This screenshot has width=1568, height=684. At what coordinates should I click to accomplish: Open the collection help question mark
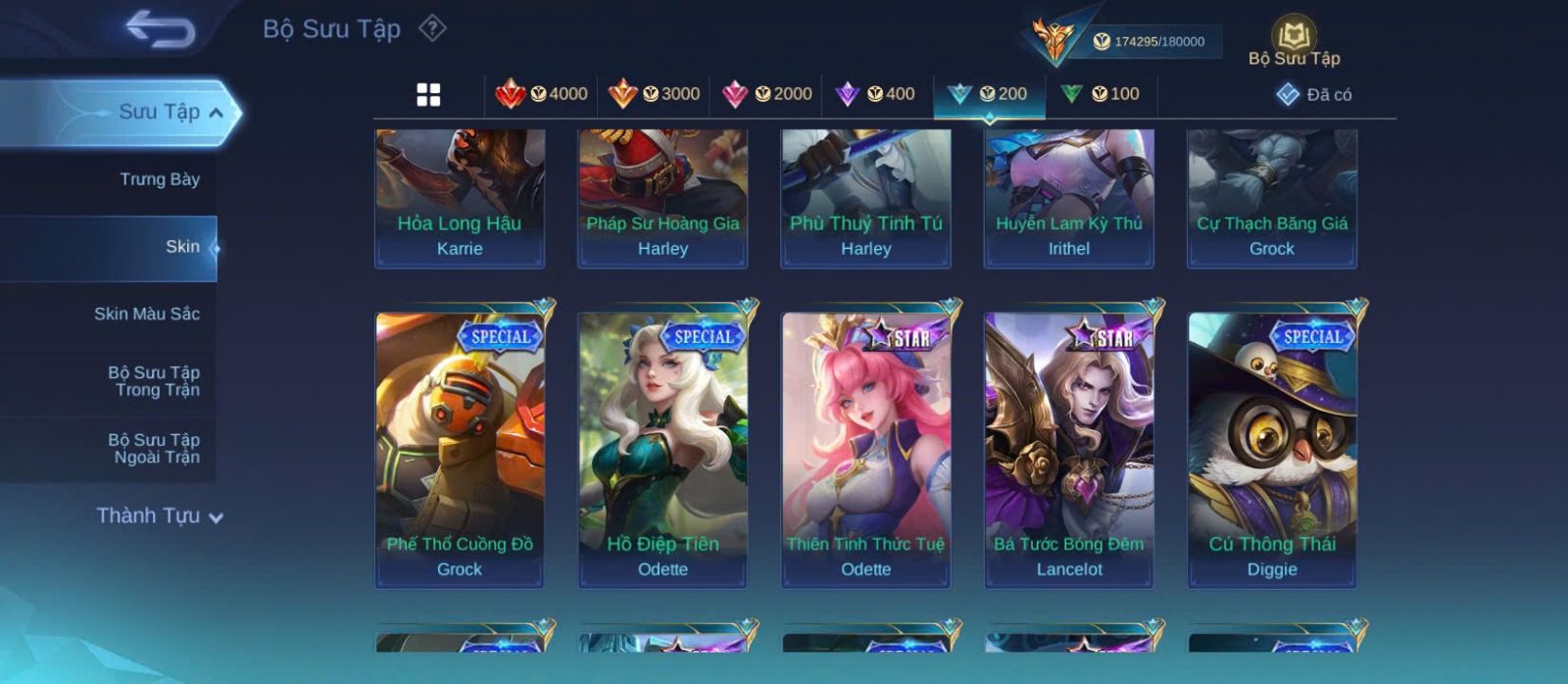[432, 28]
